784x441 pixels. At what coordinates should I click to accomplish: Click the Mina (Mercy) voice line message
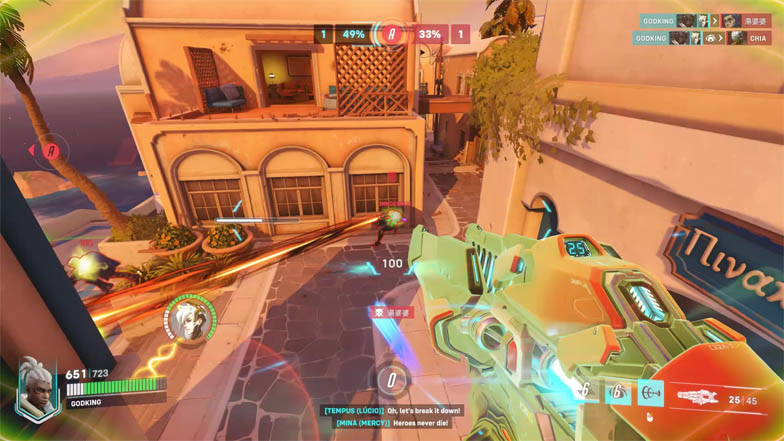(x=393, y=423)
